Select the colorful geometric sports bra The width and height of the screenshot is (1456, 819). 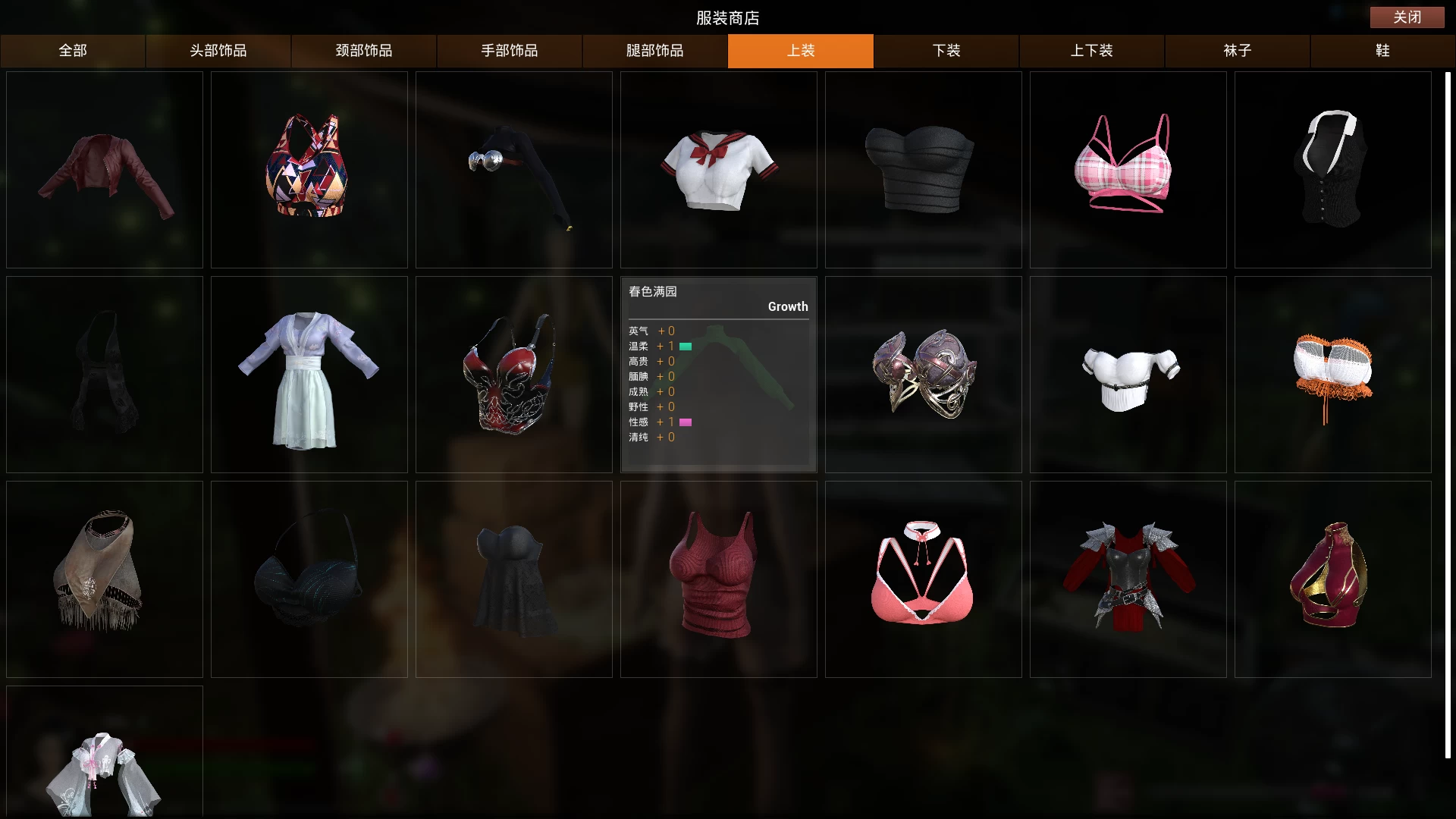[309, 168]
